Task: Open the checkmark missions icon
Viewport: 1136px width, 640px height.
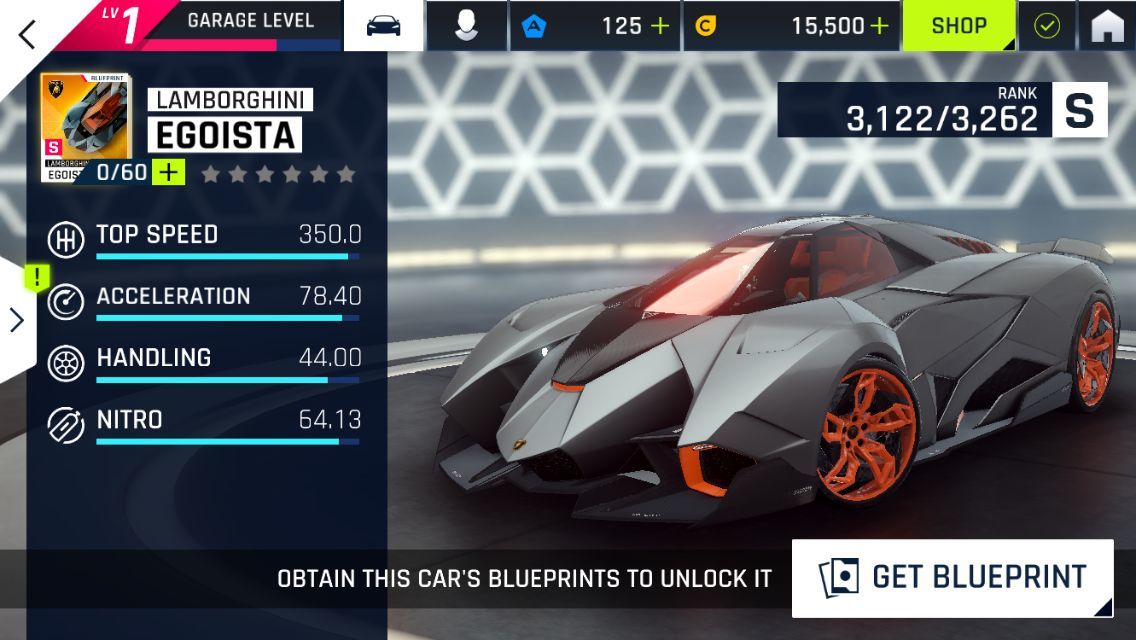Action: [x=1046, y=26]
